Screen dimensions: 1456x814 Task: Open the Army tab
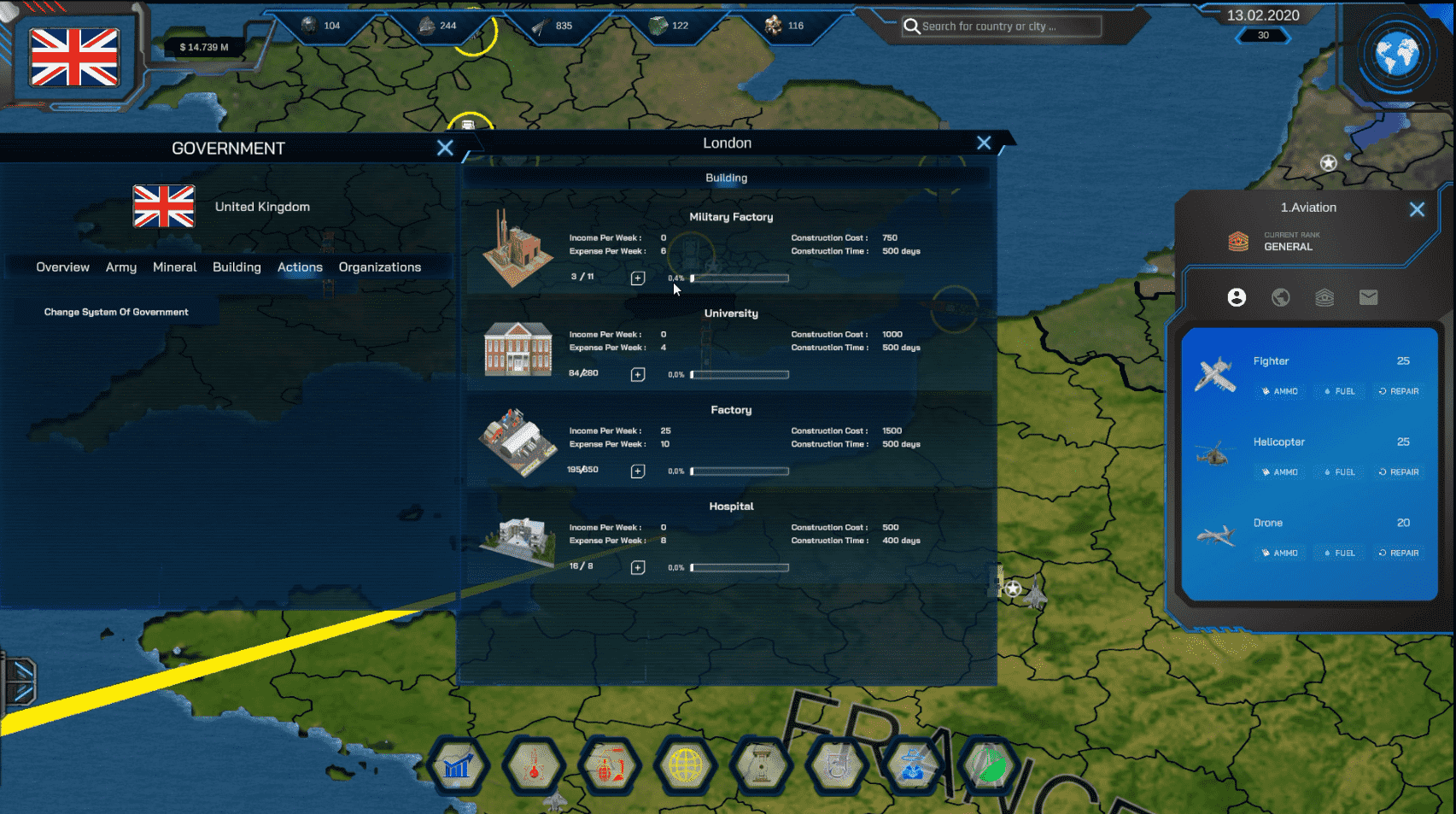pos(121,267)
